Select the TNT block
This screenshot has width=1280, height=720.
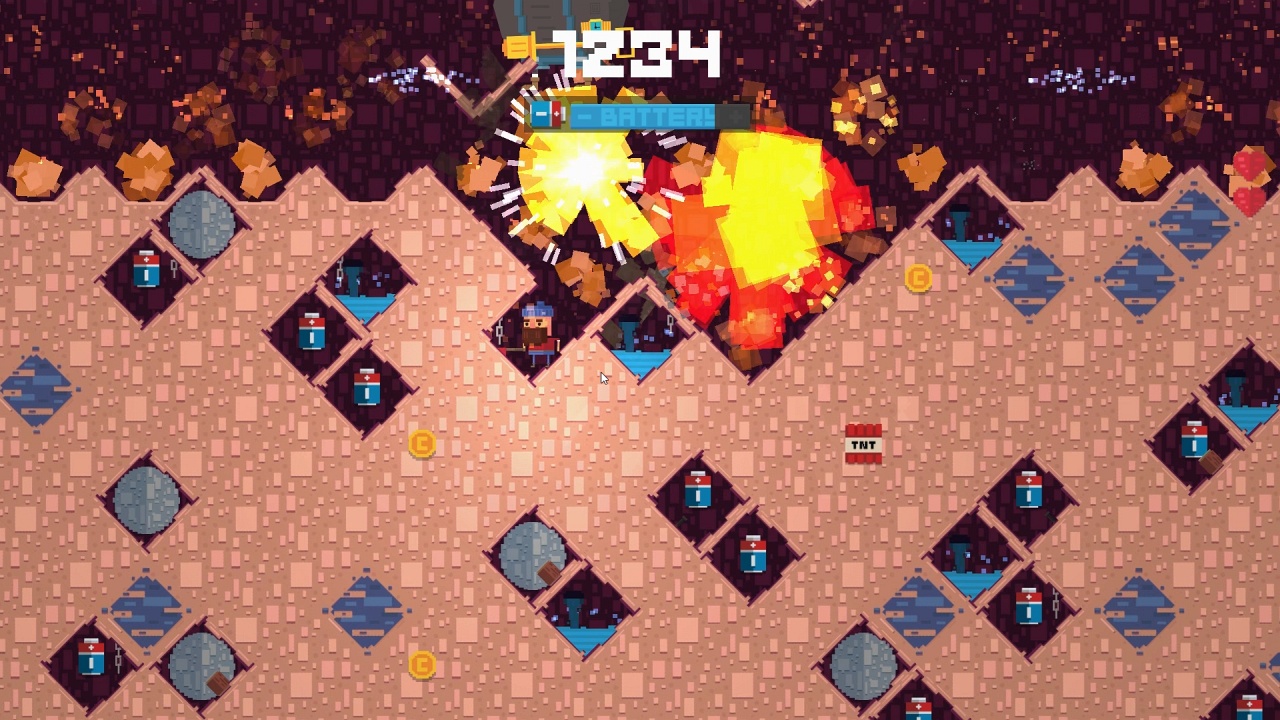tap(862, 445)
